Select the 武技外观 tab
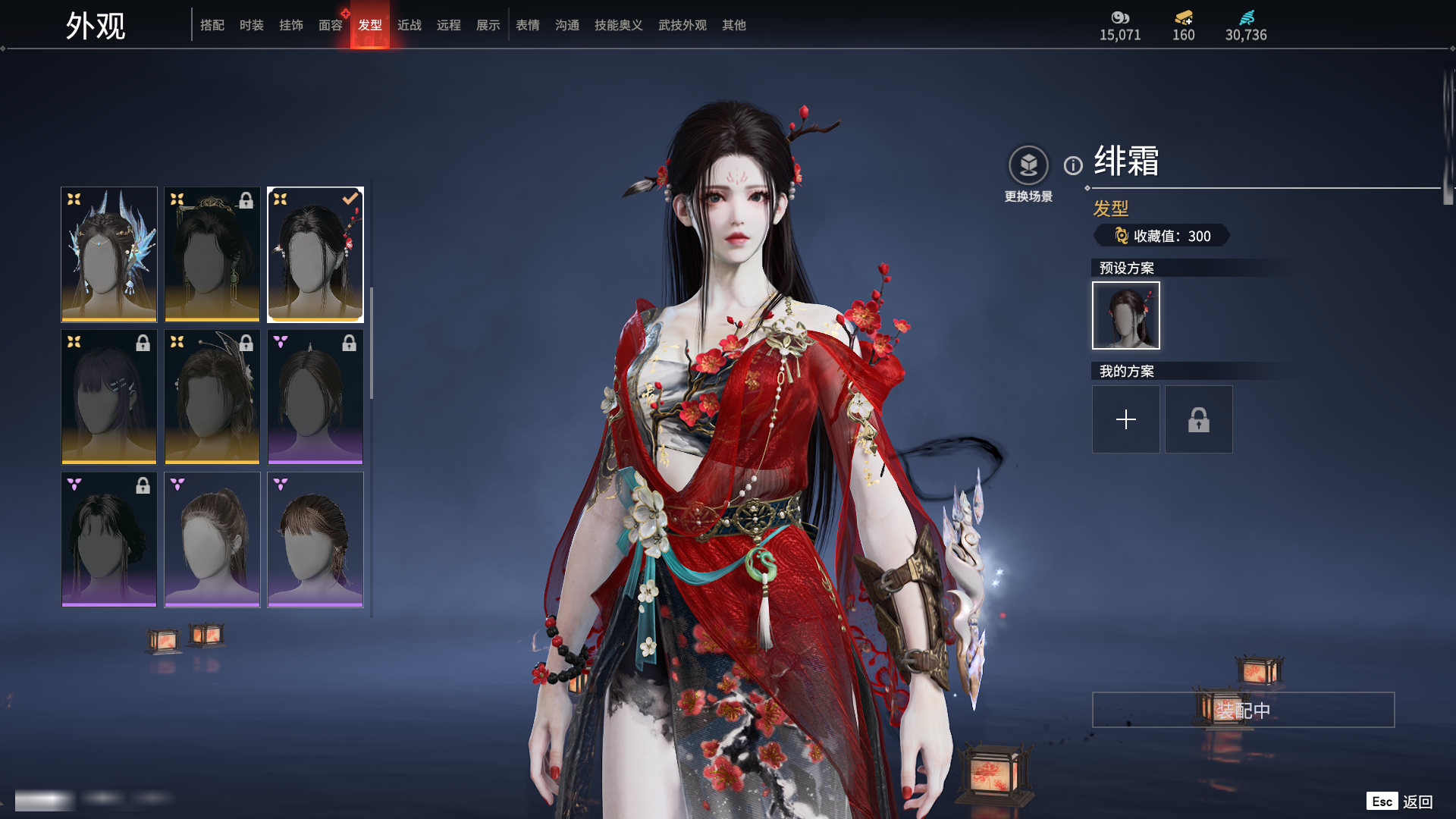This screenshot has width=1456, height=819. pyautogui.click(x=682, y=25)
